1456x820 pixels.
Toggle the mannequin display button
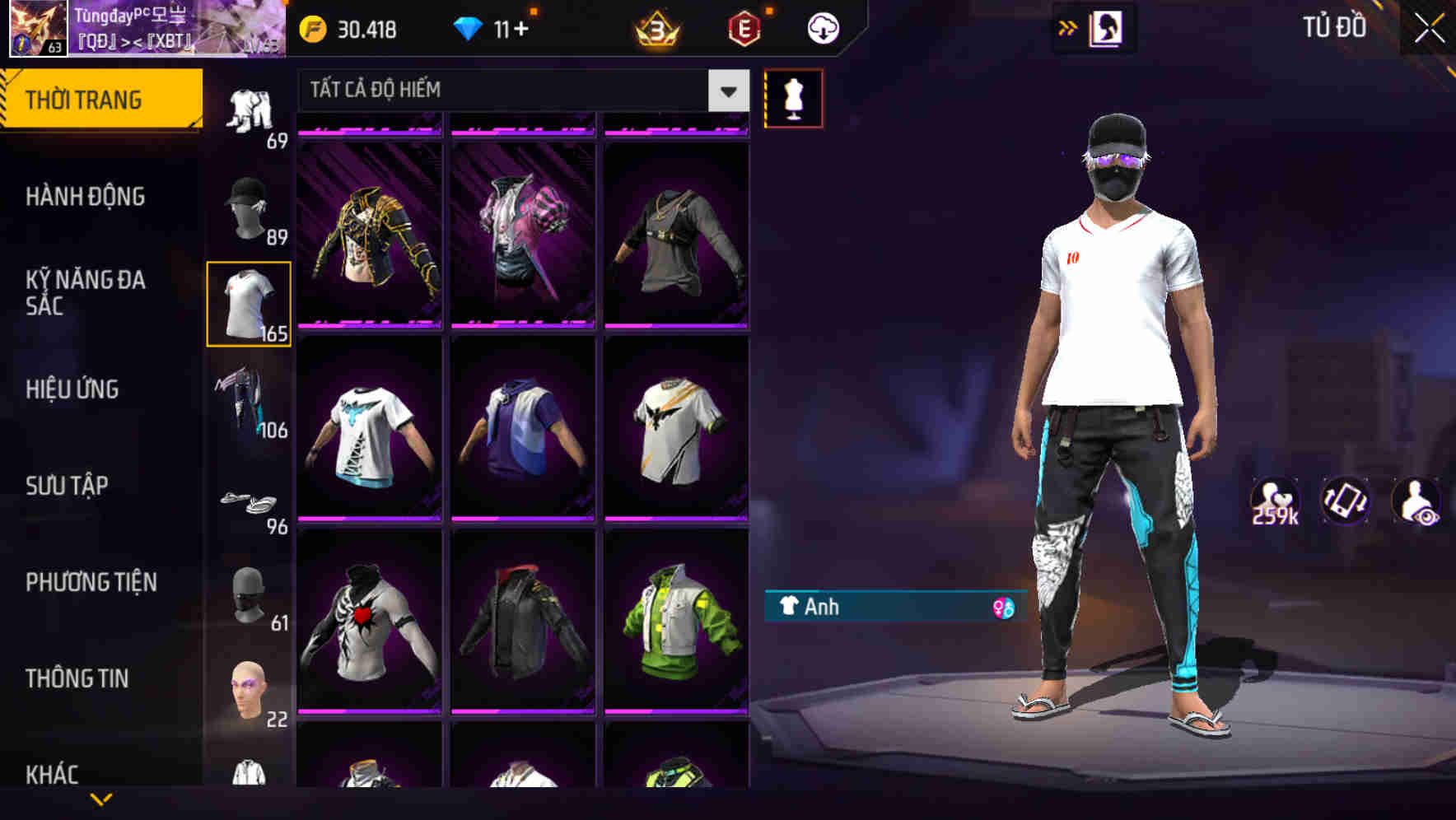point(794,98)
